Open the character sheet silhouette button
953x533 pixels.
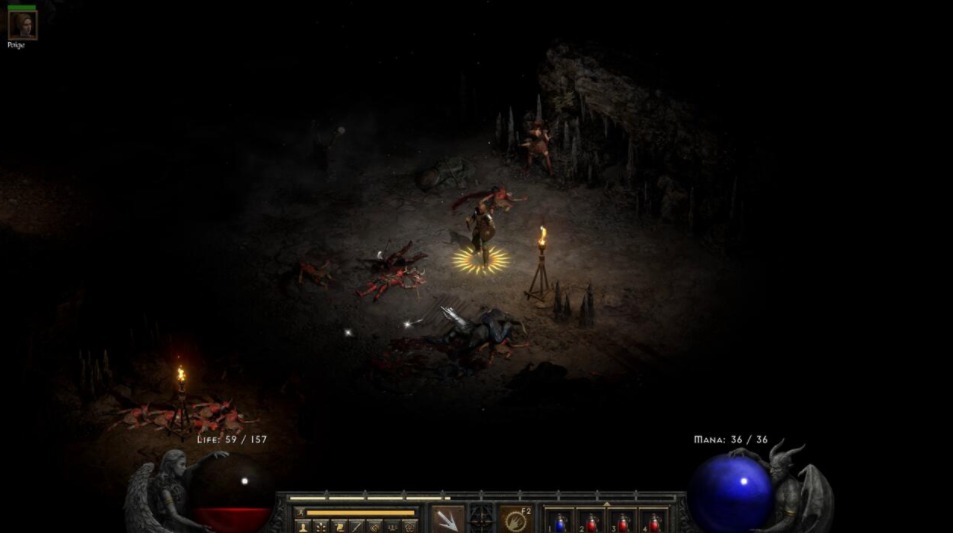(302, 526)
